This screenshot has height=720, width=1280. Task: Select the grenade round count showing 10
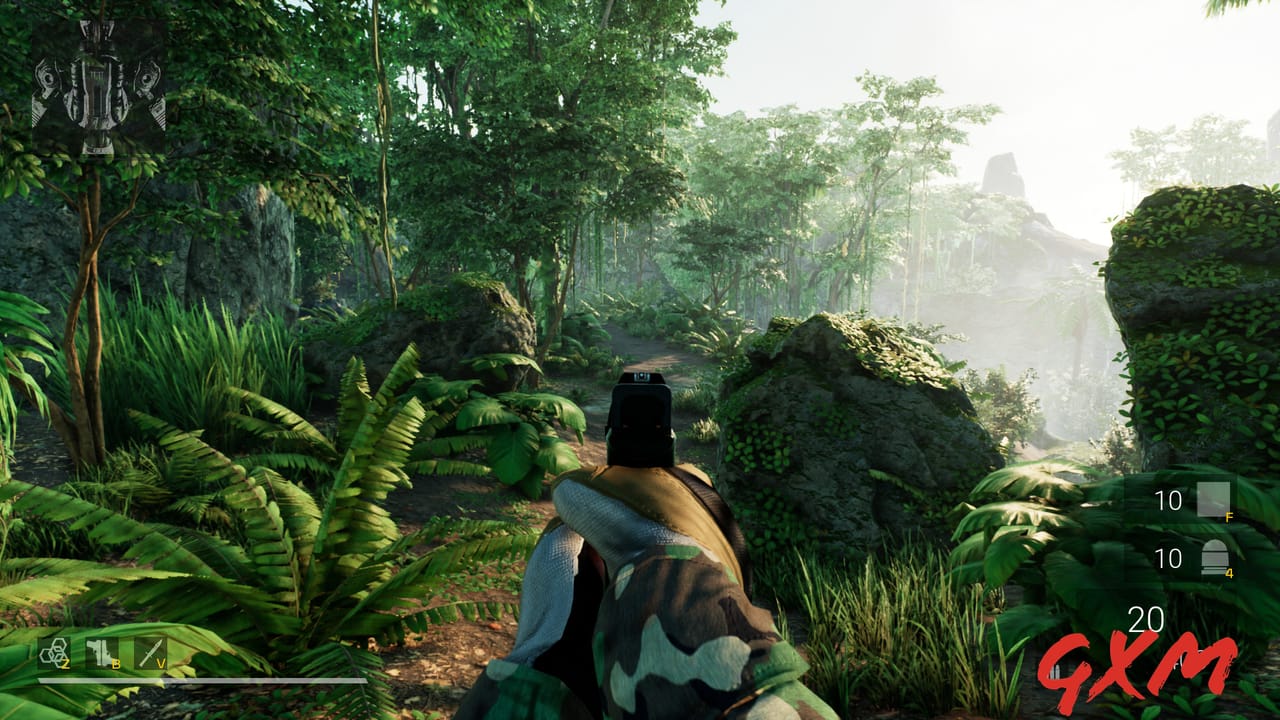coord(1168,557)
